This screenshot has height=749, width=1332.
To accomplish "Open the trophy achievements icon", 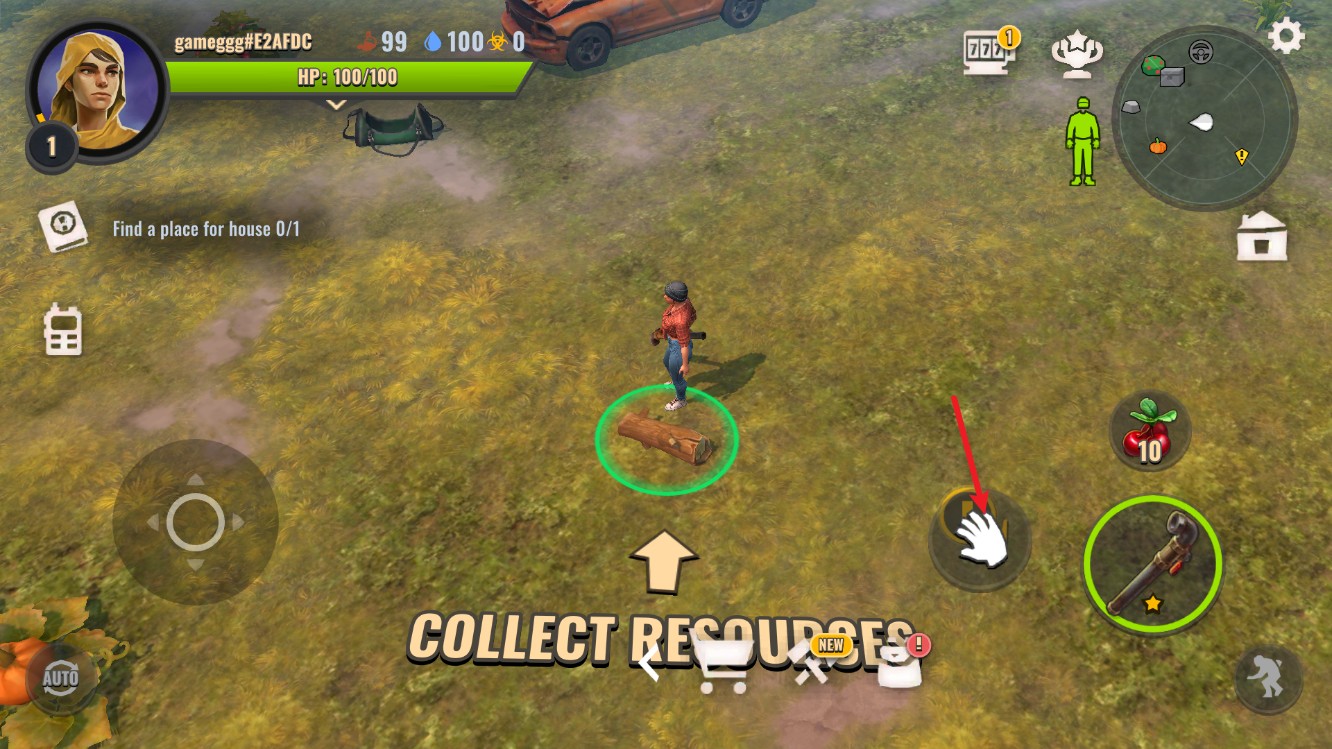I will point(1076,56).
